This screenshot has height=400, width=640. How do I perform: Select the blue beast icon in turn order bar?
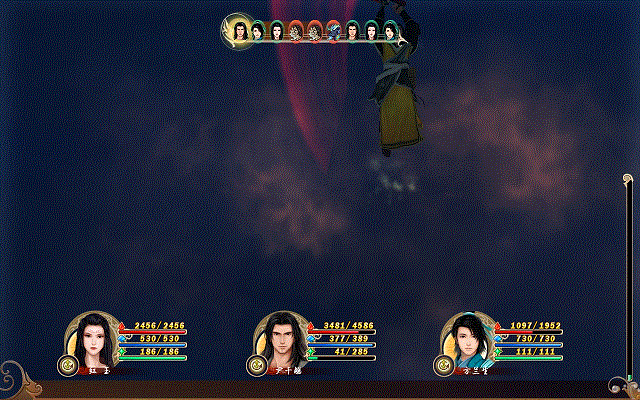[333, 32]
